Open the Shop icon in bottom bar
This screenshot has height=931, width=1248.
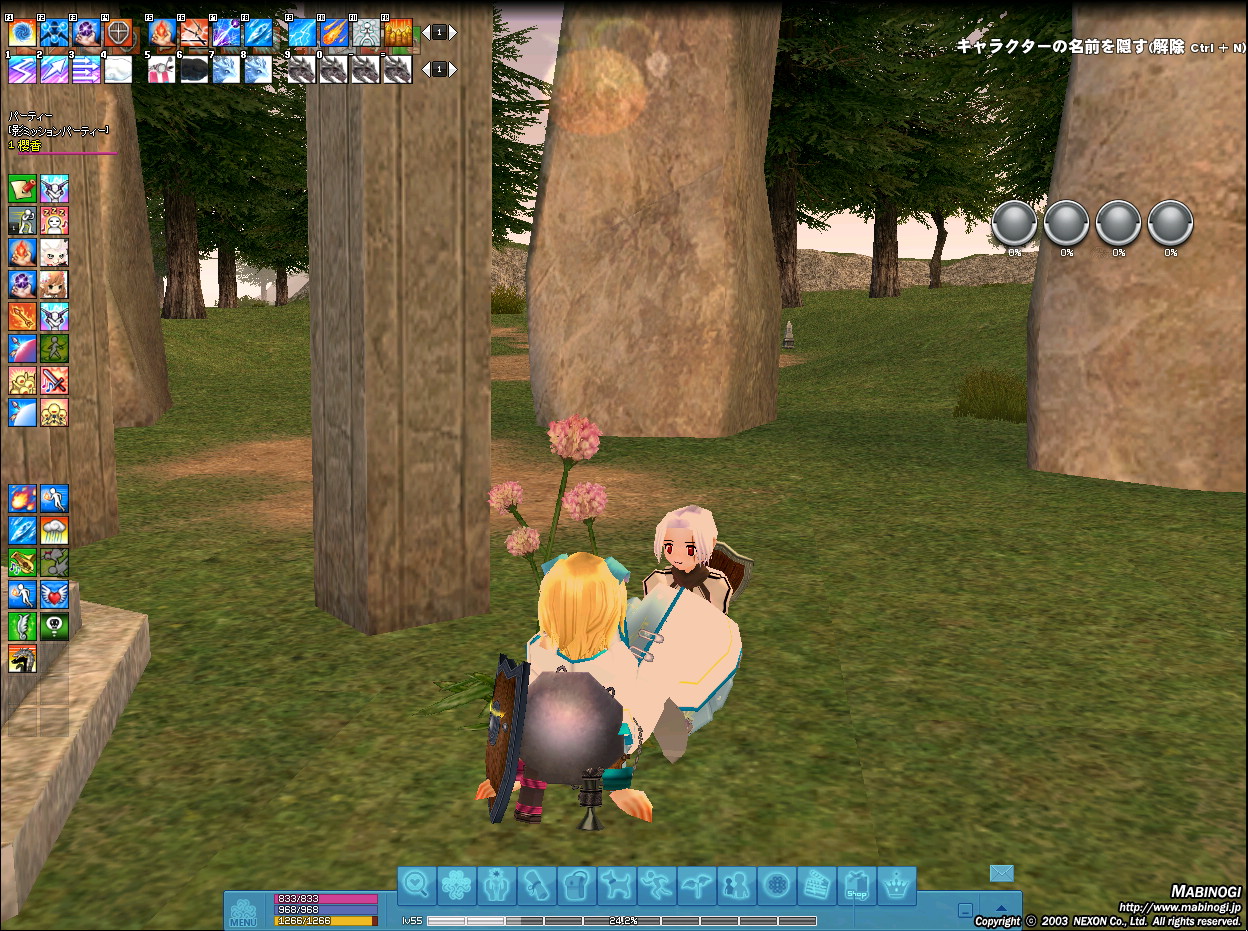[x=856, y=885]
